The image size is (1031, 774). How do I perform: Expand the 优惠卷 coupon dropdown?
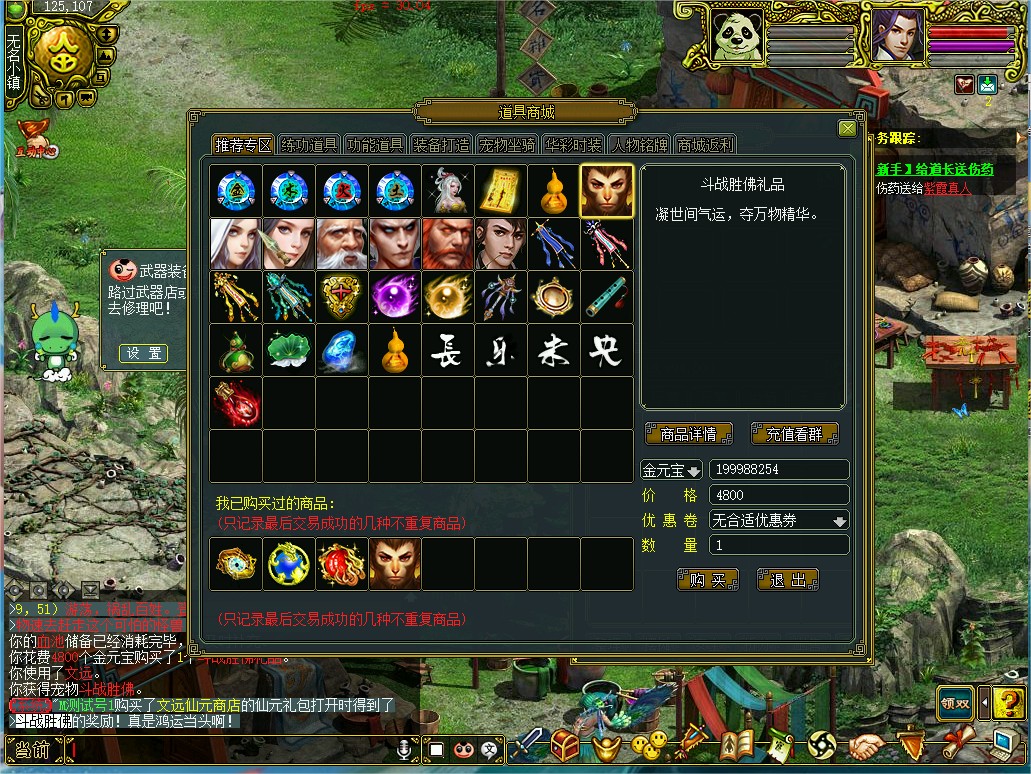[x=839, y=521]
